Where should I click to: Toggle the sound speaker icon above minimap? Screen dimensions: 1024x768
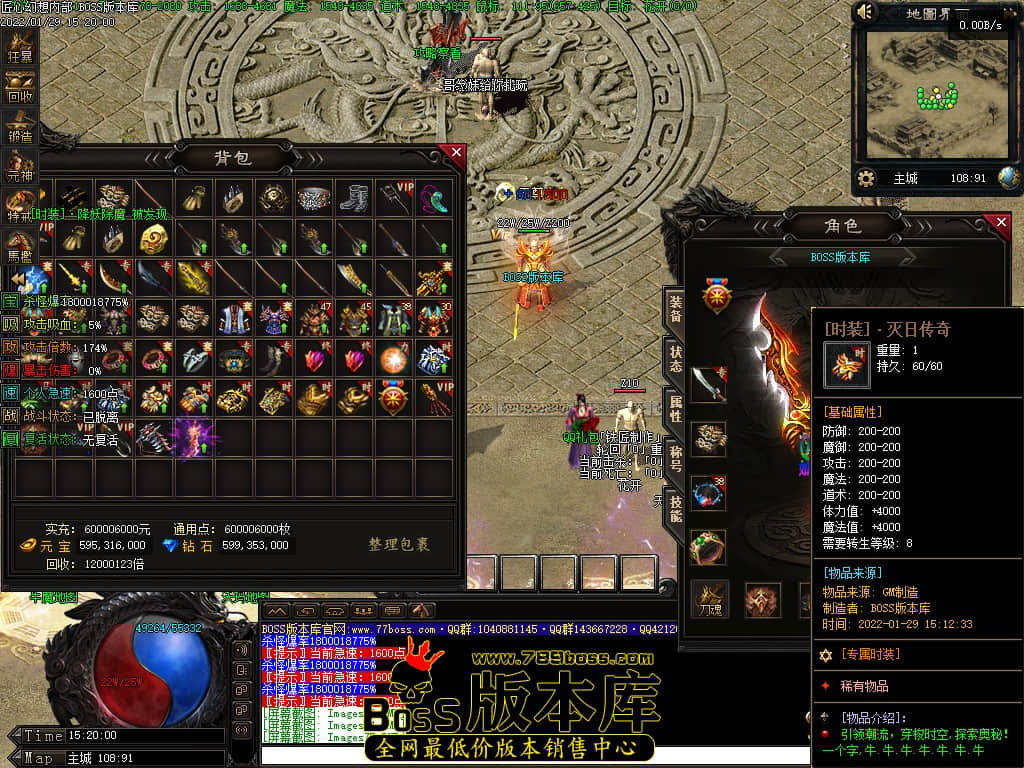click(x=866, y=13)
